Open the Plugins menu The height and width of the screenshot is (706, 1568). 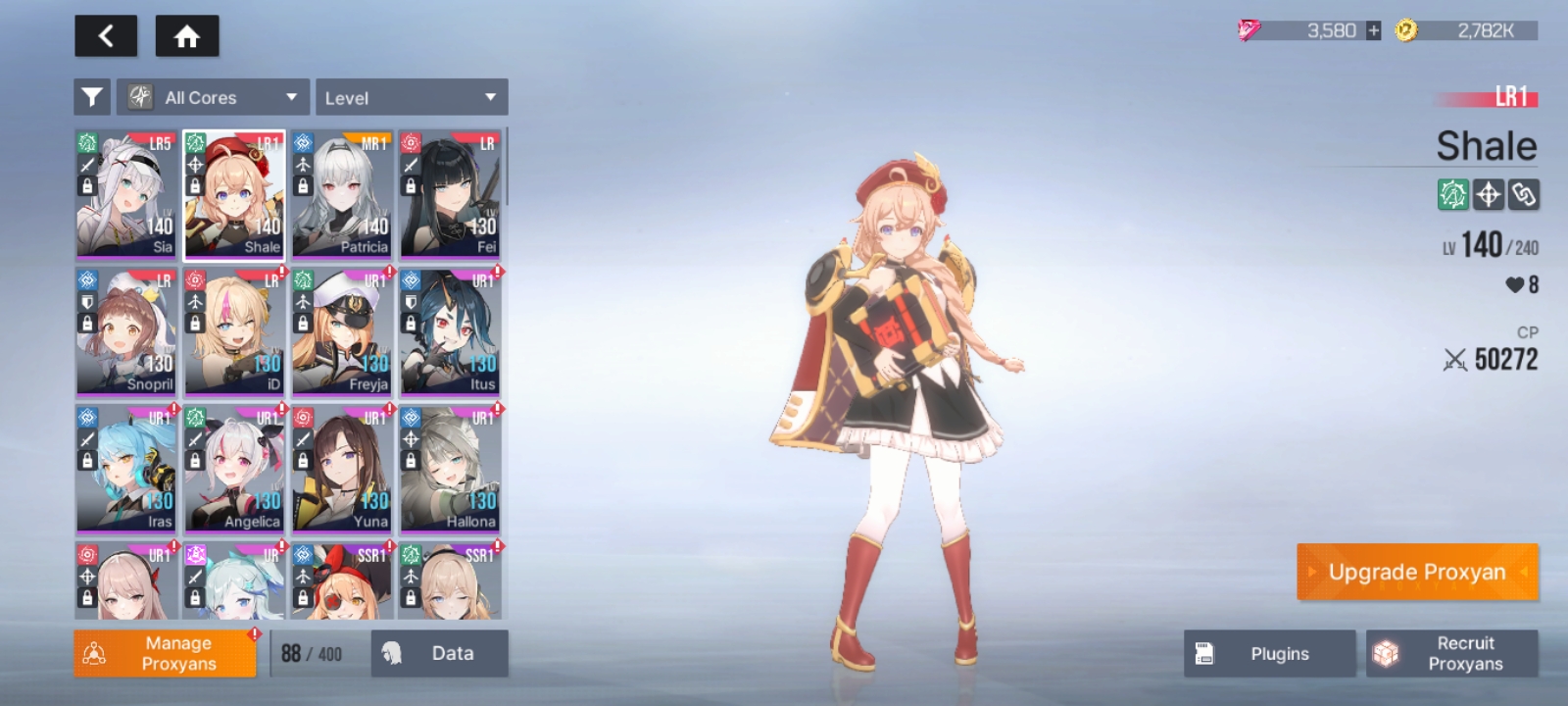pos(1269,653)
